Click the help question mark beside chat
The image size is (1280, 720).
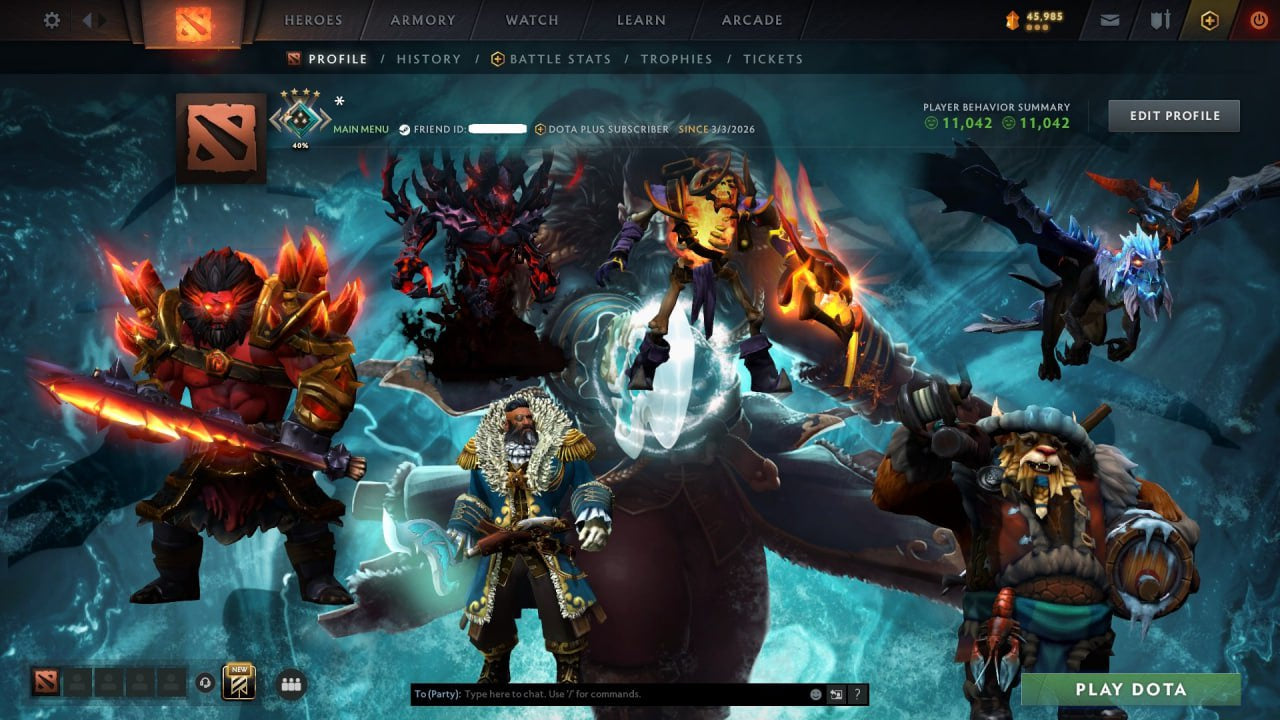(856, 693)
